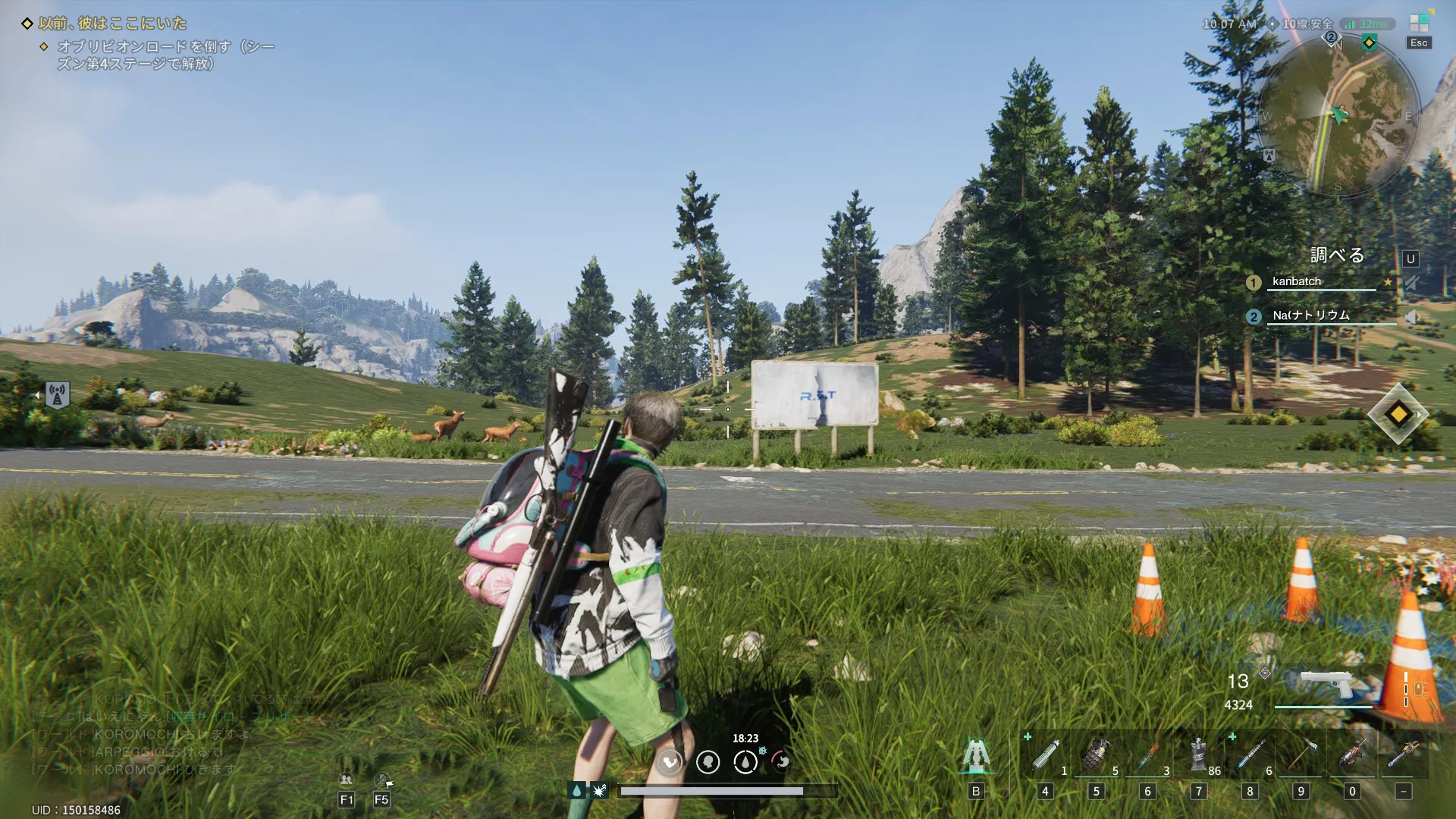Open the main menu grid icon
1456x819 pixels.
pos(1419,24)
